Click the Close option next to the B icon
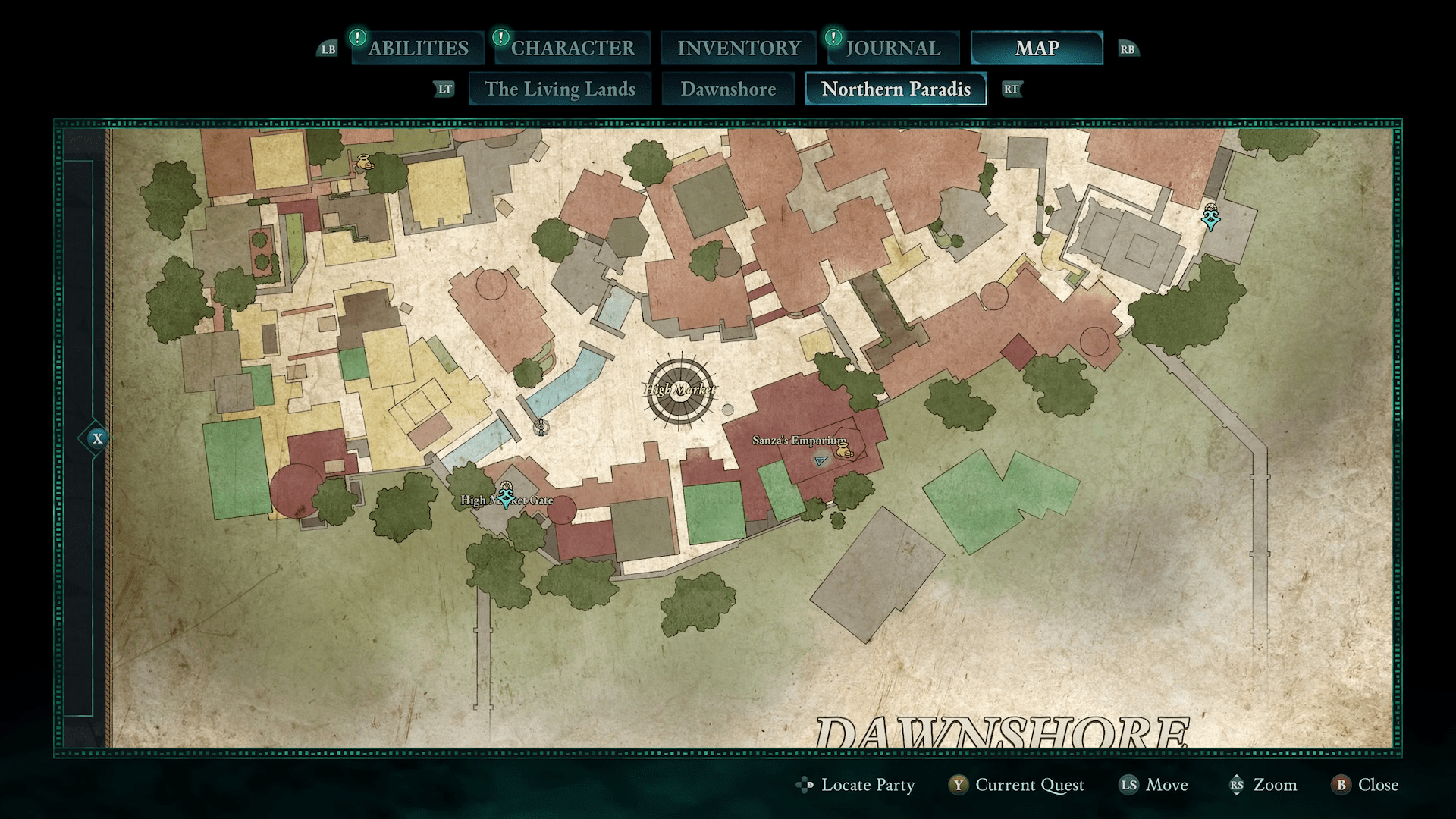Screen dimensions: 1456x819 [1377, 786]
